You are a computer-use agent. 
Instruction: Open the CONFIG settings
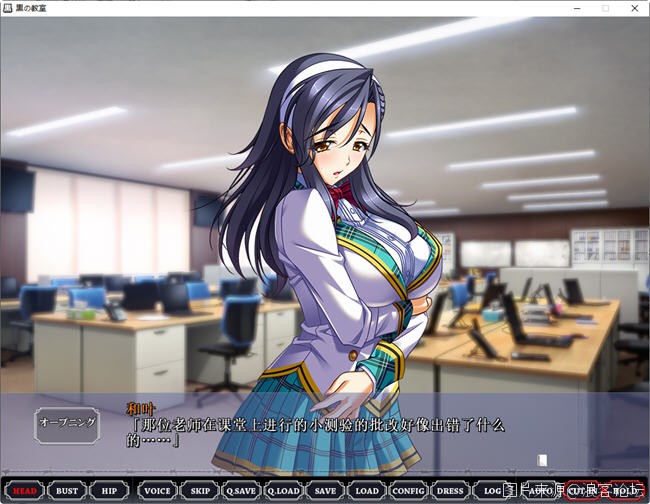[408, 491]
